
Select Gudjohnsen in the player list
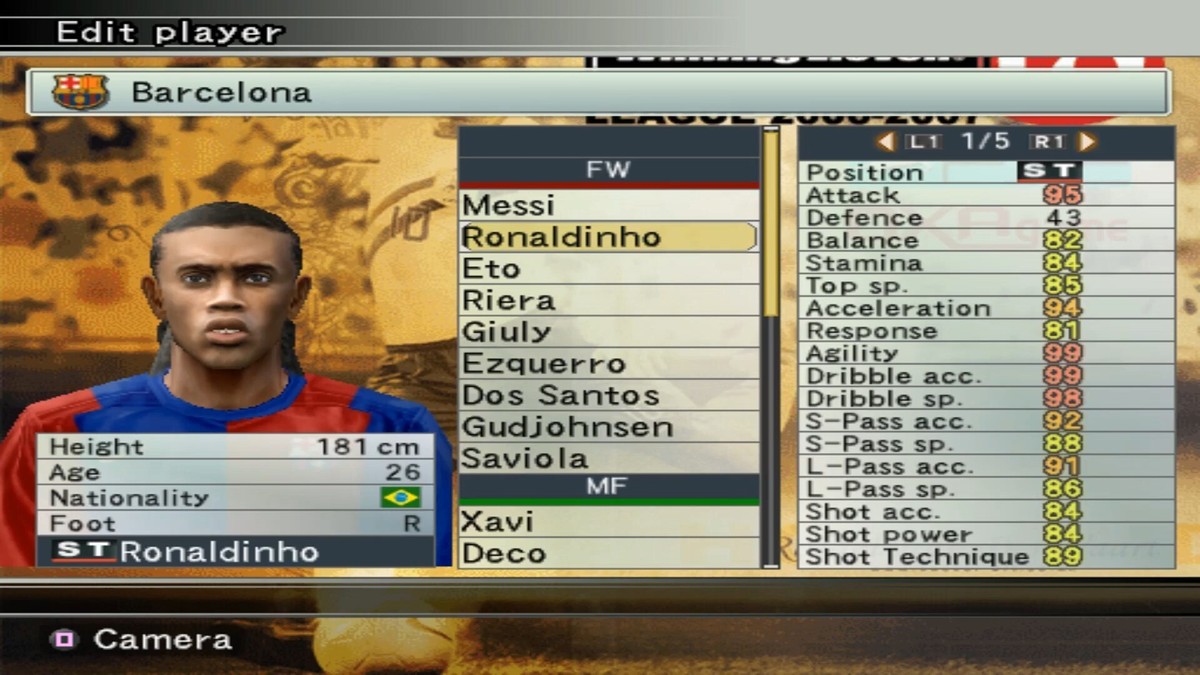click(x=608, y=427)
